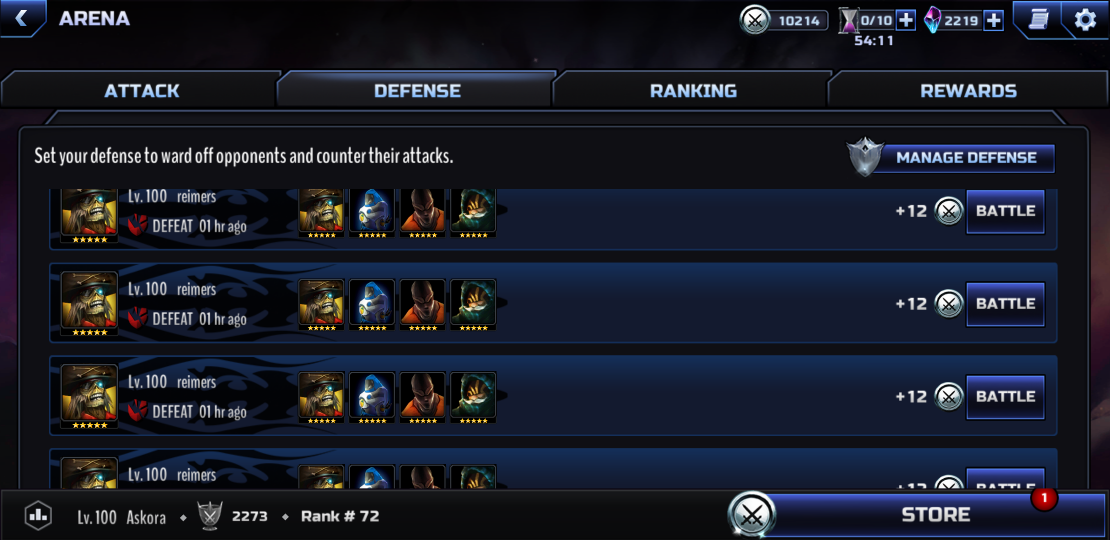Open the stats chart icon beside Askora

[x=38, y=516]
